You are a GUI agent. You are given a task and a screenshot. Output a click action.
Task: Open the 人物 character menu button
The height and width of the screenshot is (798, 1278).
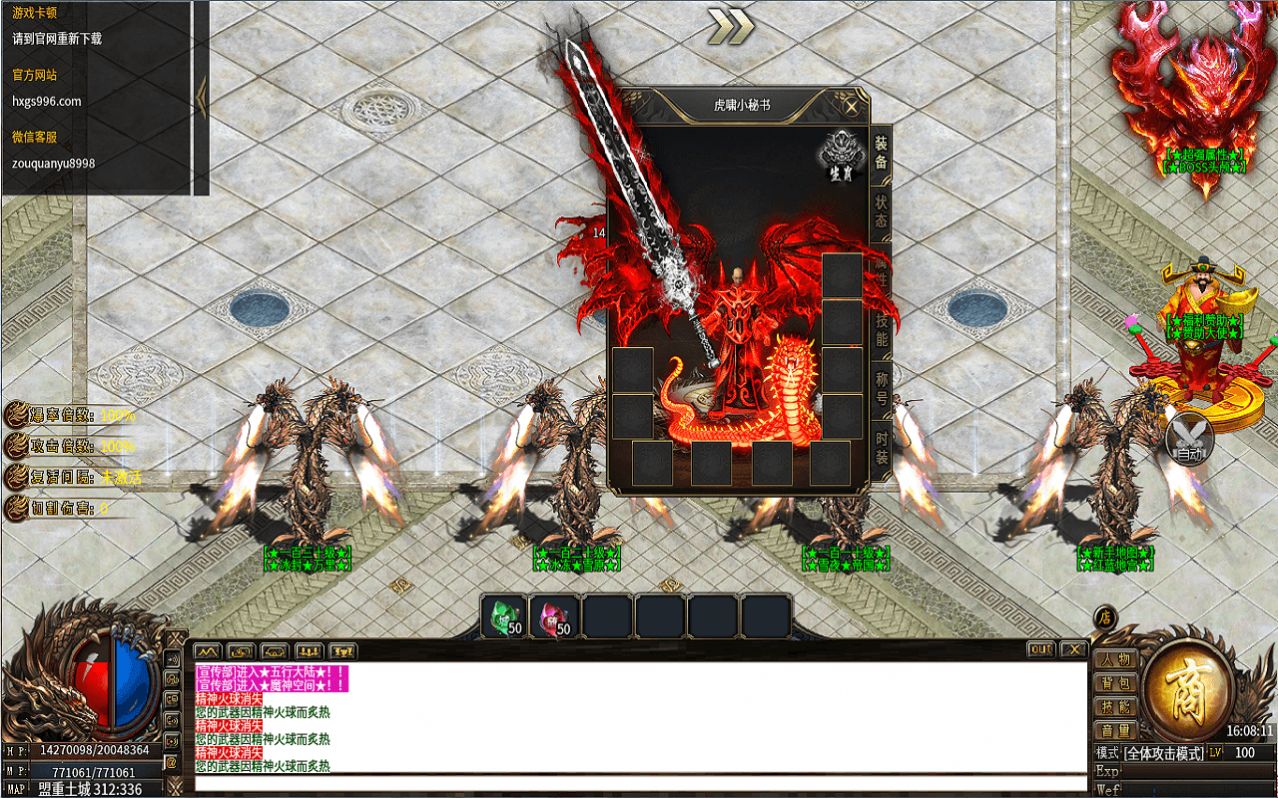click(1116, 660)
